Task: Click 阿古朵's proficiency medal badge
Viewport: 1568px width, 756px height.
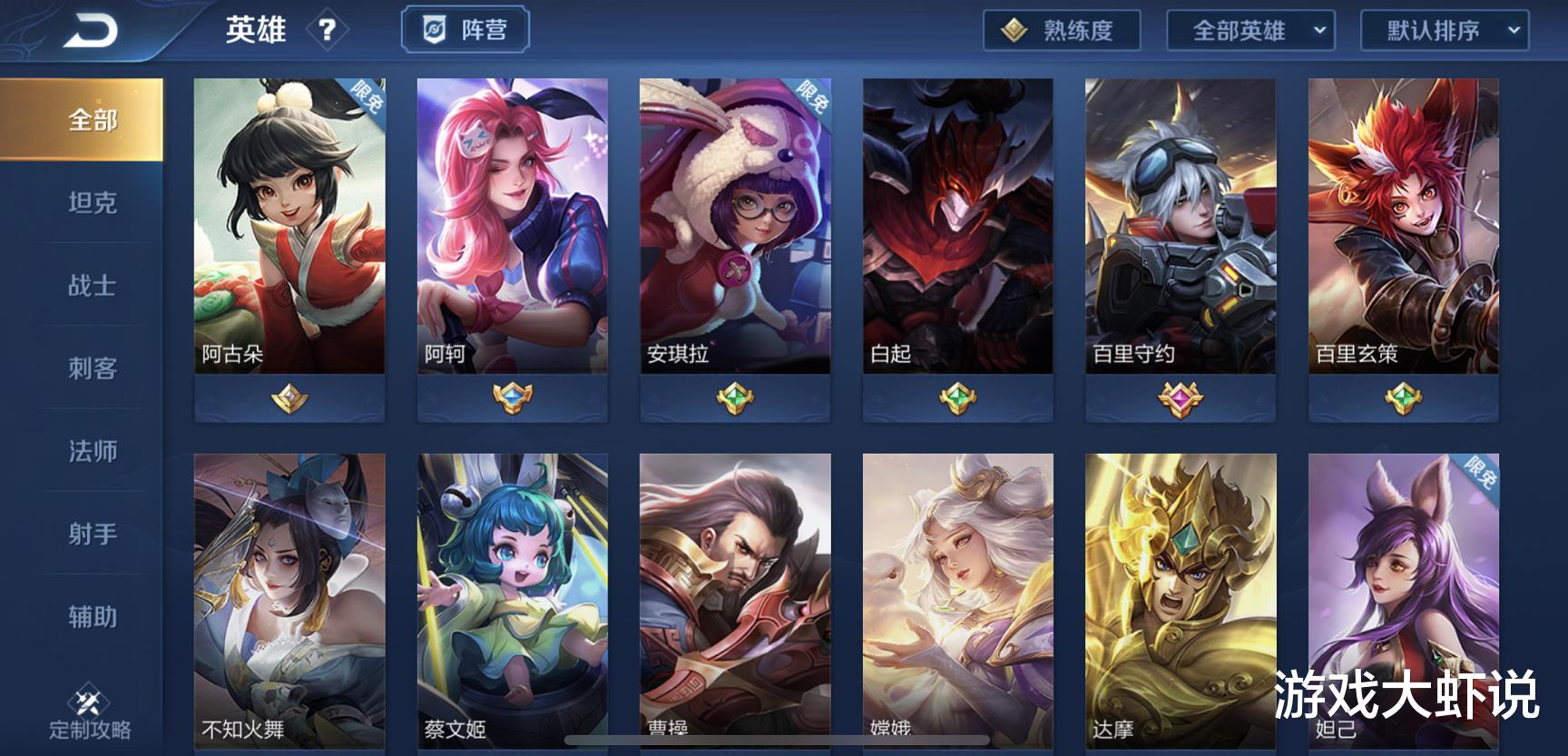Action: 289,398
